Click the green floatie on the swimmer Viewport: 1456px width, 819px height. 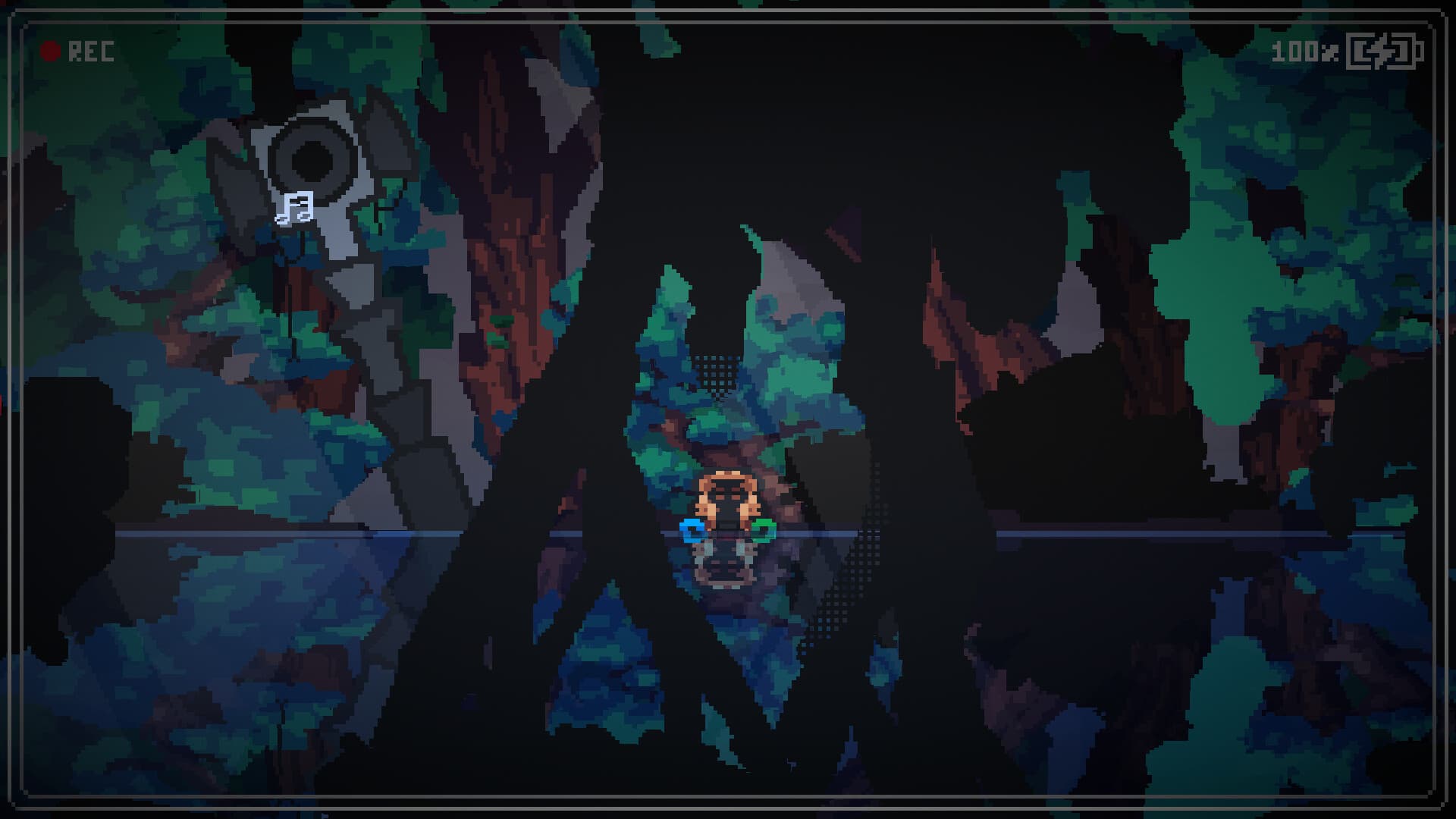766,531
